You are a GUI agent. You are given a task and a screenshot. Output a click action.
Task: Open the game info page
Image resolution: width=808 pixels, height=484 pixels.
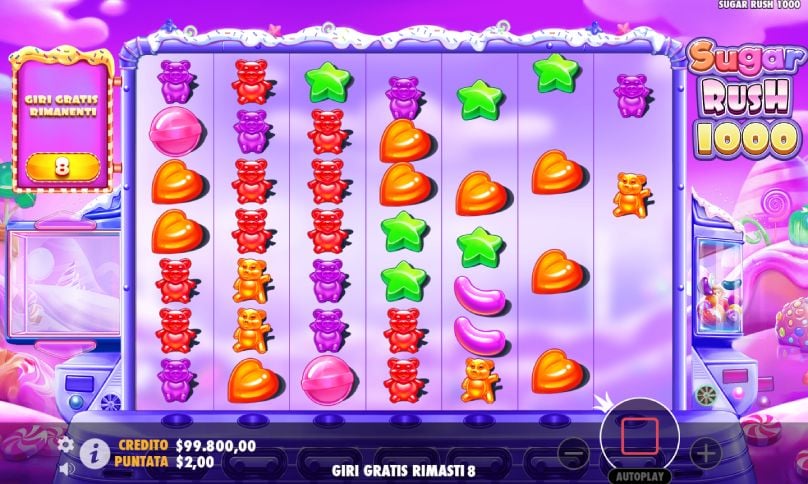click(x=95, y=452)
